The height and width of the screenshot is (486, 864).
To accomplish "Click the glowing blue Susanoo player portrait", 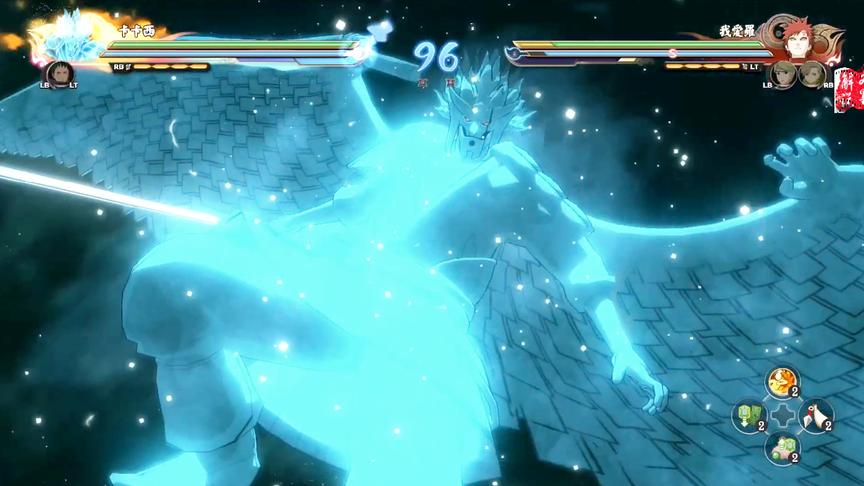I will pyautogui.click(x=70, y=38).
